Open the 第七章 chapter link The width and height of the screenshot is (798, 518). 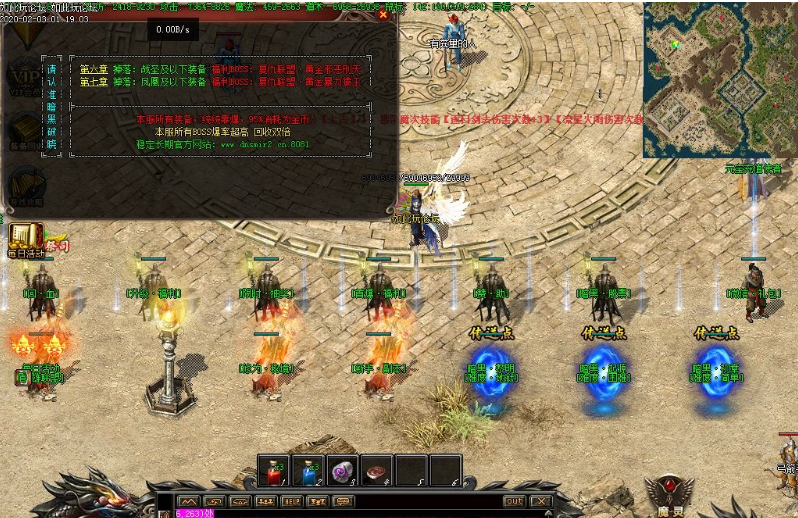93,81
